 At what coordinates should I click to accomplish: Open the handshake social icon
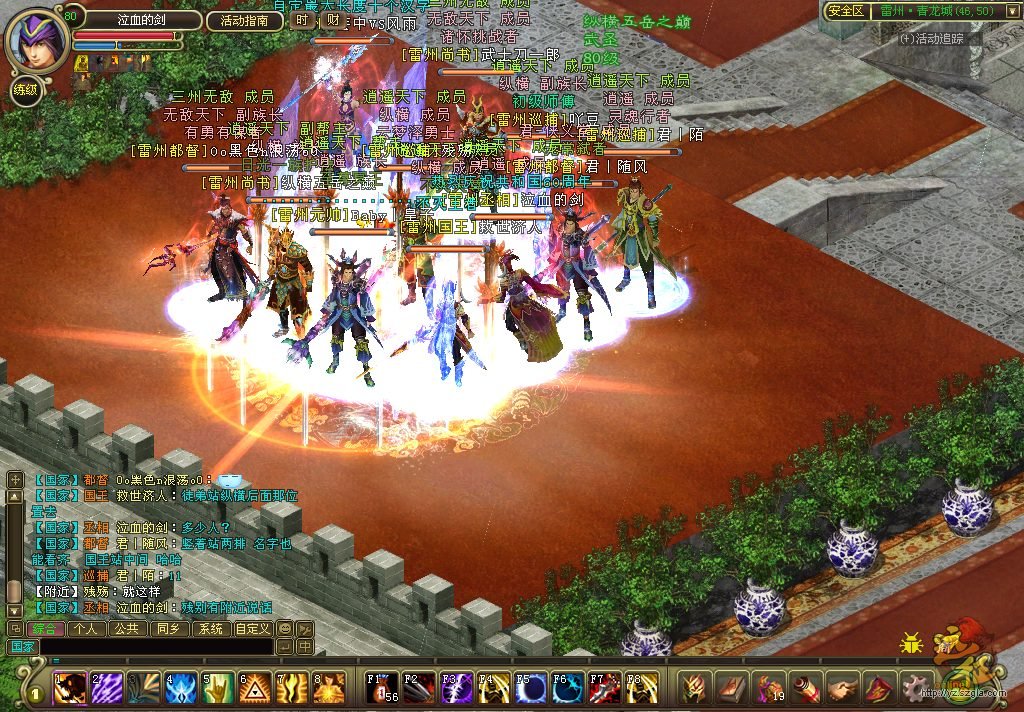pyautogui.click(x=842, y=688)
